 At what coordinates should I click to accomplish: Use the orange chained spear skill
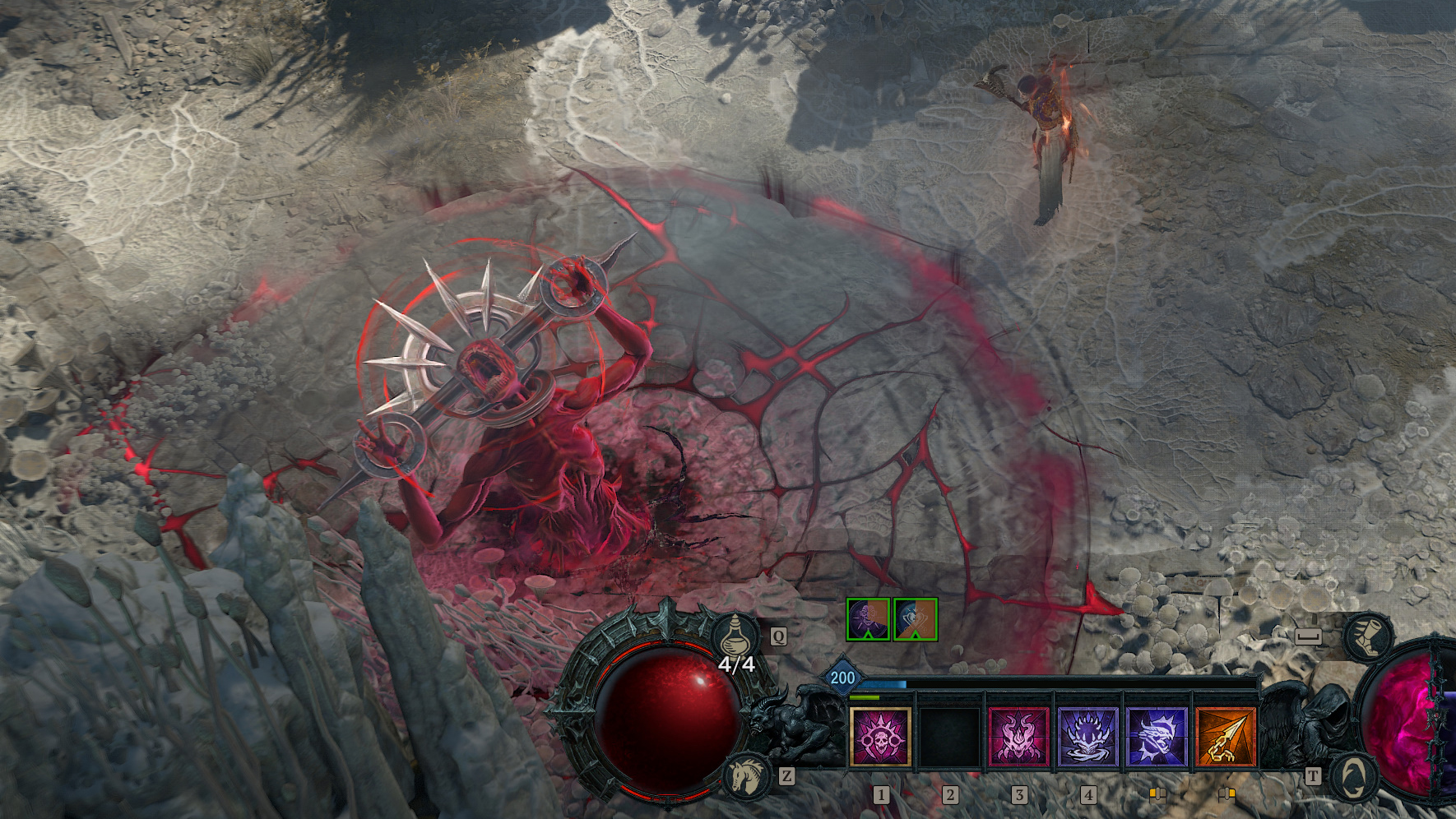click(x=1226, y=737)
